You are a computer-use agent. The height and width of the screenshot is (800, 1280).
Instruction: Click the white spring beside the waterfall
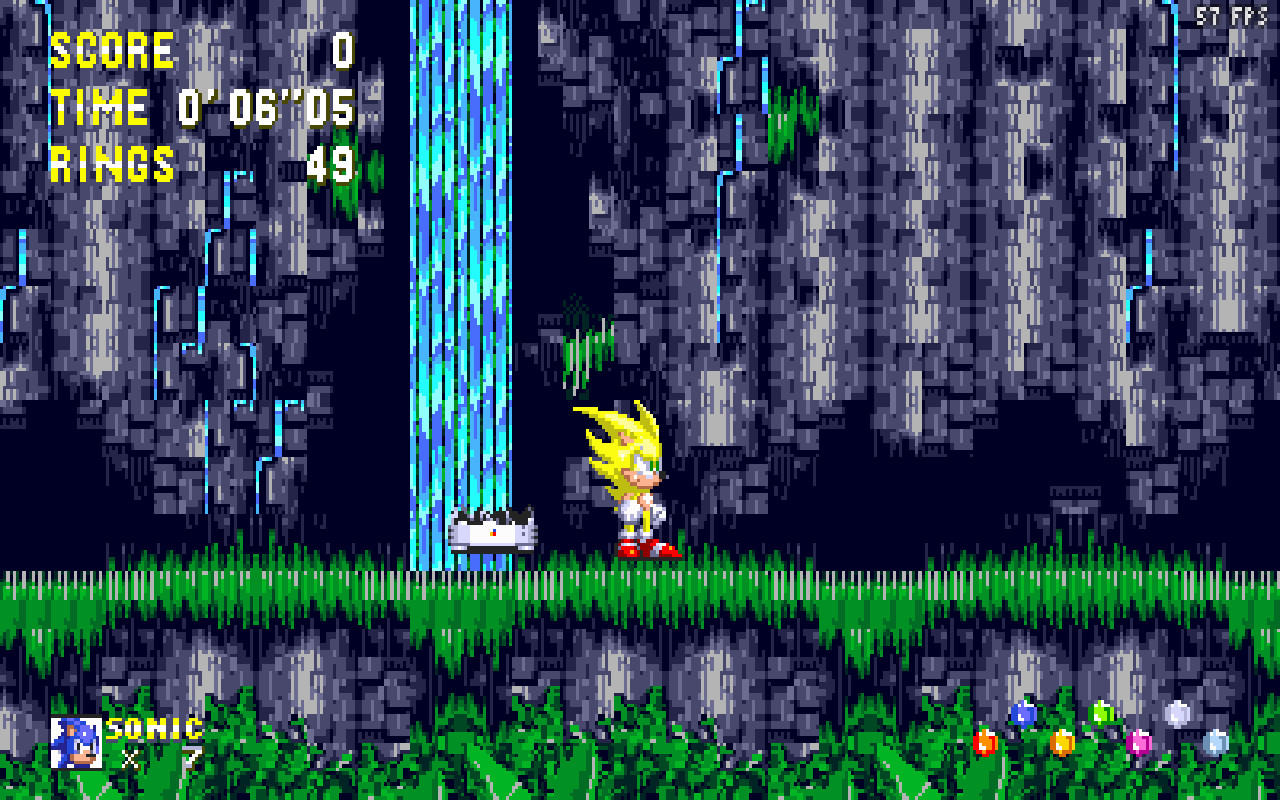point(488,533)
